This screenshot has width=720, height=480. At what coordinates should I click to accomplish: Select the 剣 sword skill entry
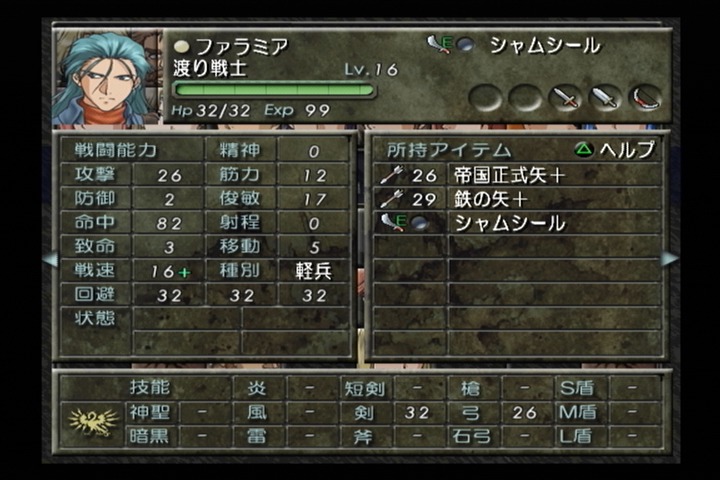(360, 412)
